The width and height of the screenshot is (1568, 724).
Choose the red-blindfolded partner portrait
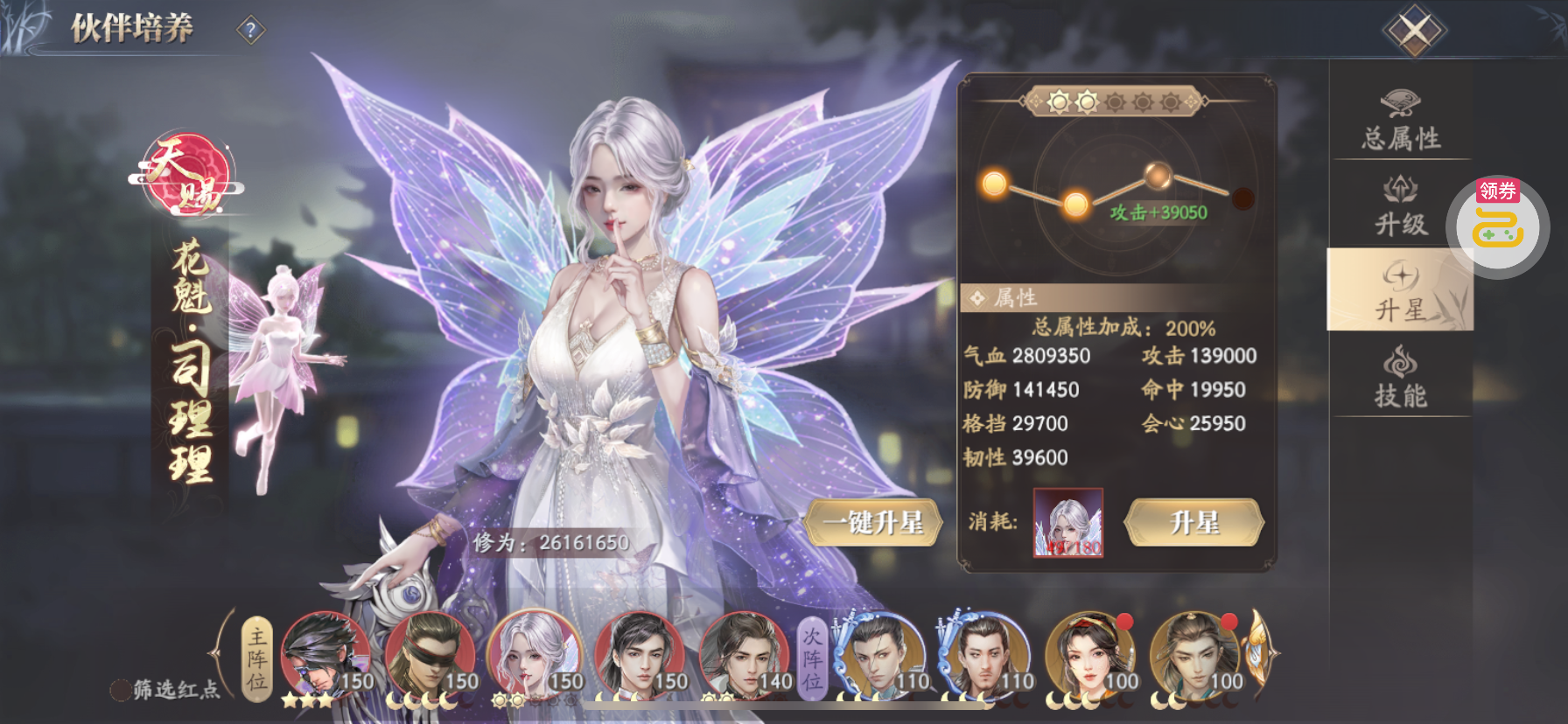coord(429,656)
